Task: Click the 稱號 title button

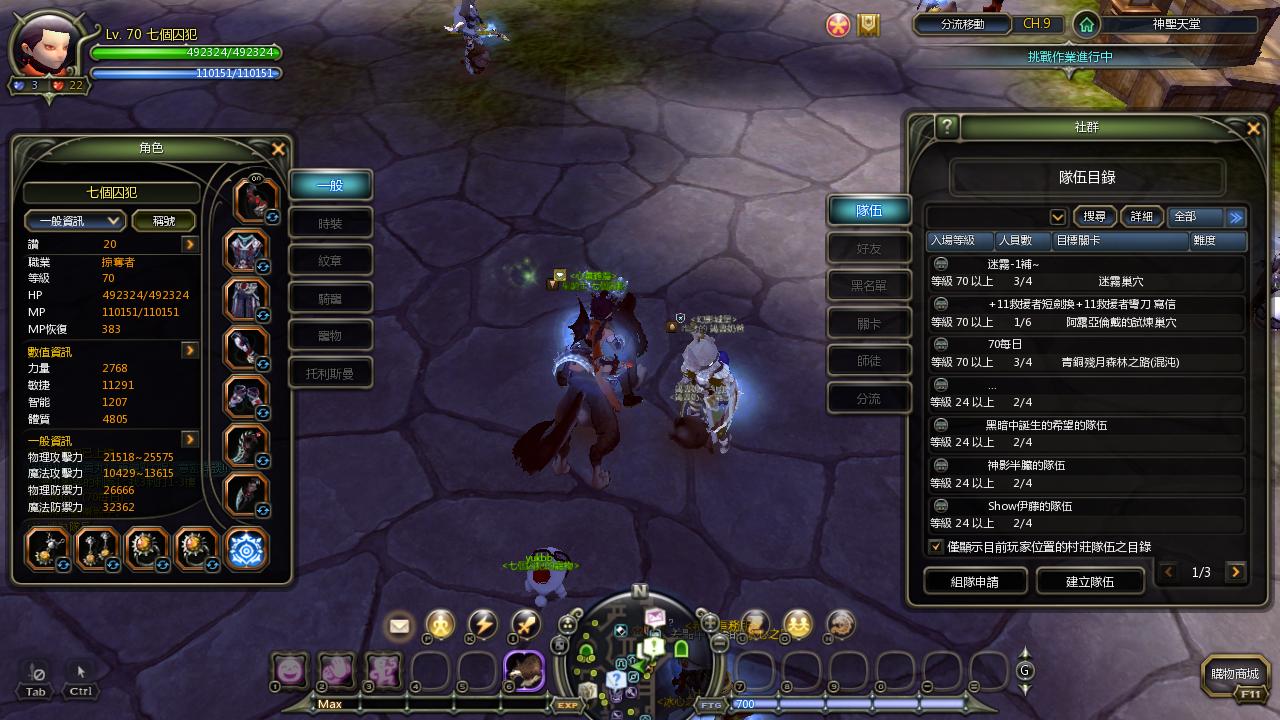Action: pos(165,221)
